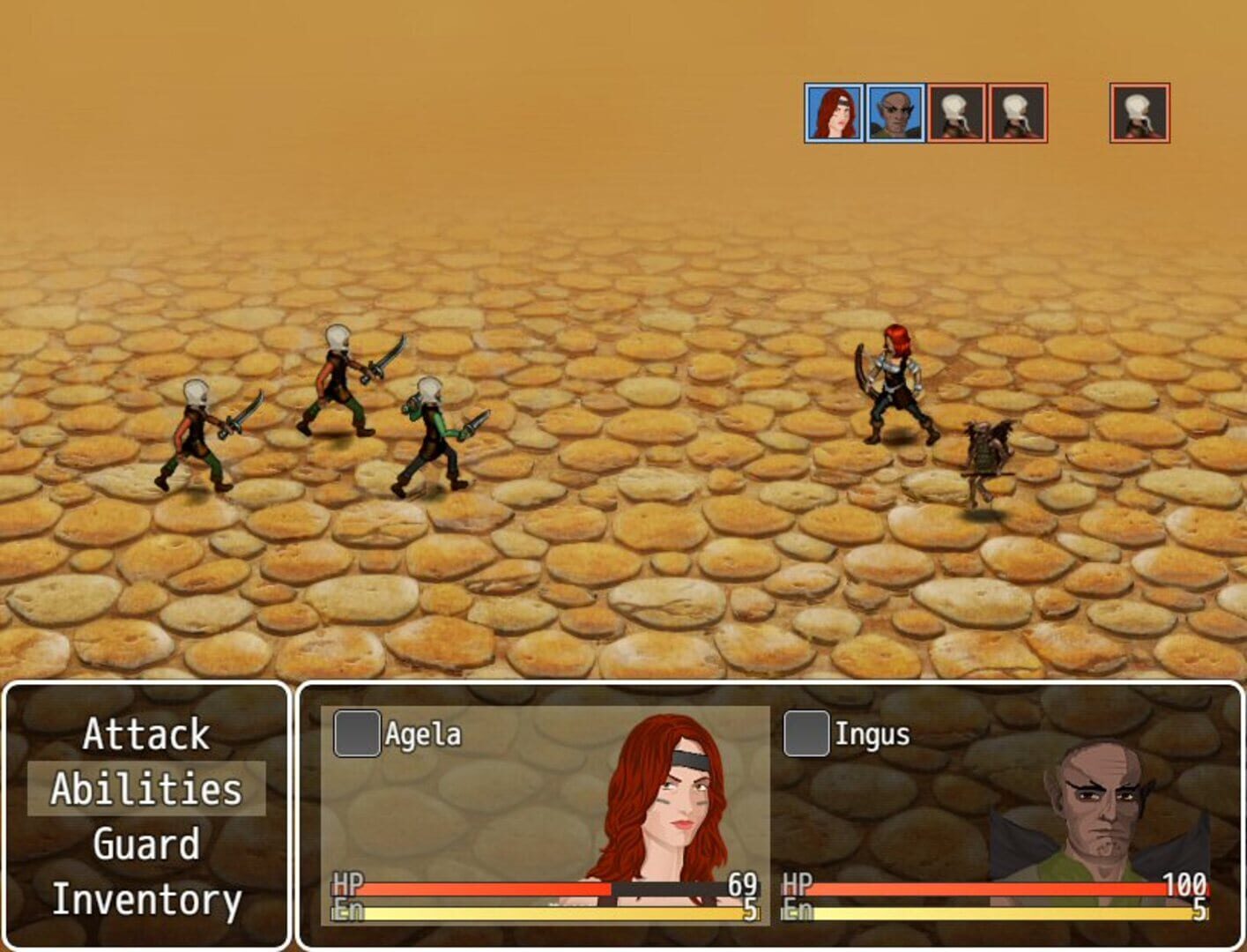Switch focus to Agela's status panel
The height and width of the screenshot is (952, 1247).
coord(538,820)
